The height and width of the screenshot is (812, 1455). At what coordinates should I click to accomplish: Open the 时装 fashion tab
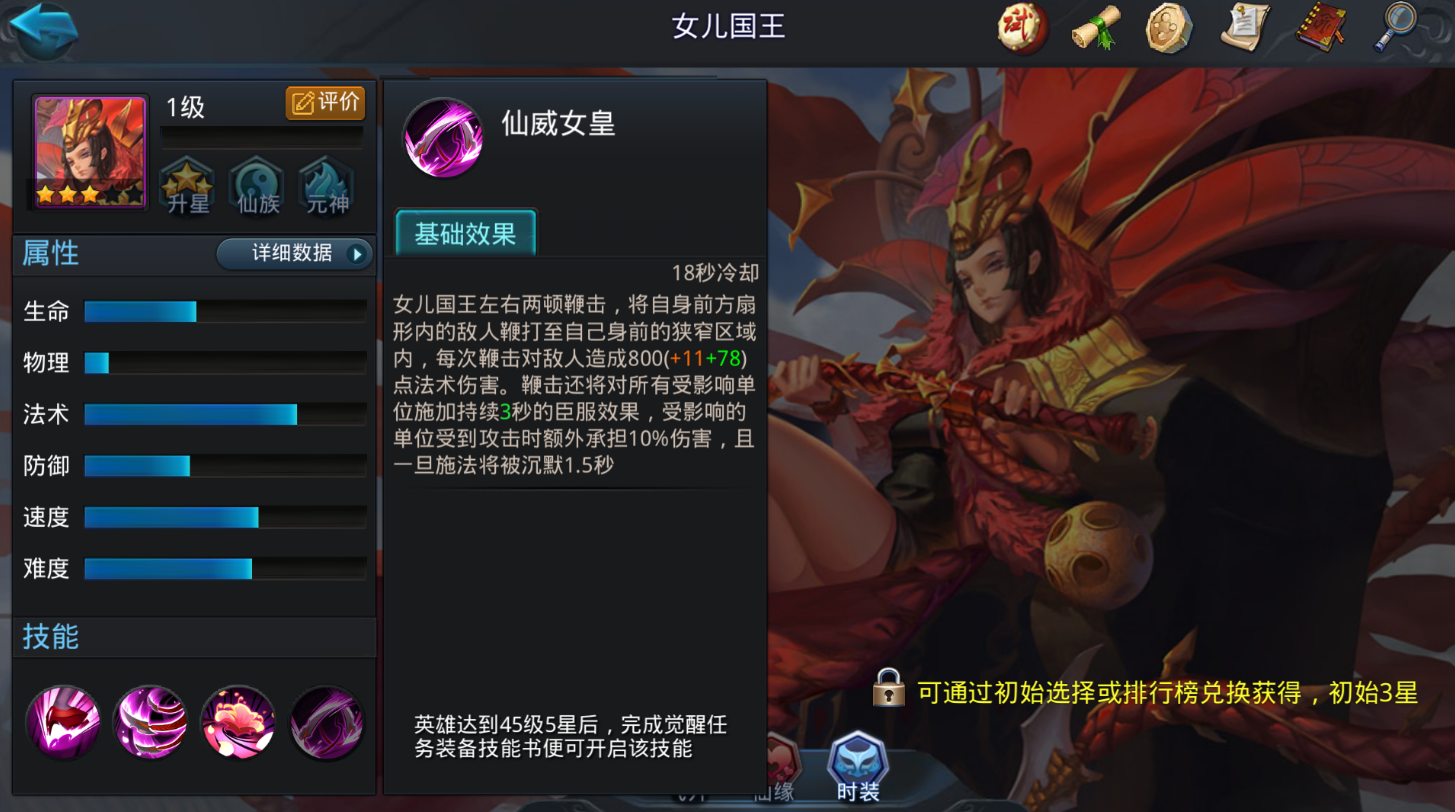(x=856, y=768)
